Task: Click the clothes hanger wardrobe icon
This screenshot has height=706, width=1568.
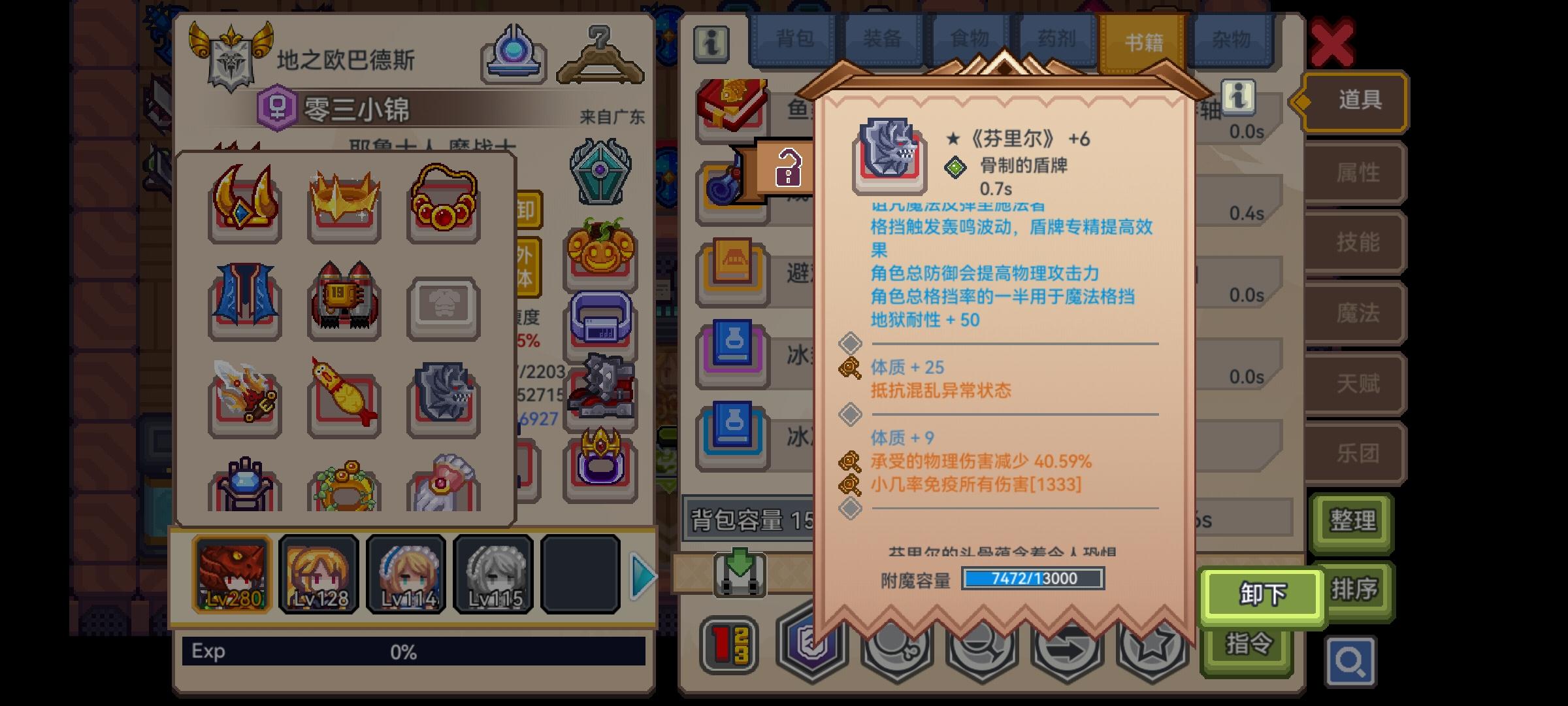Action: pos(598,52)
